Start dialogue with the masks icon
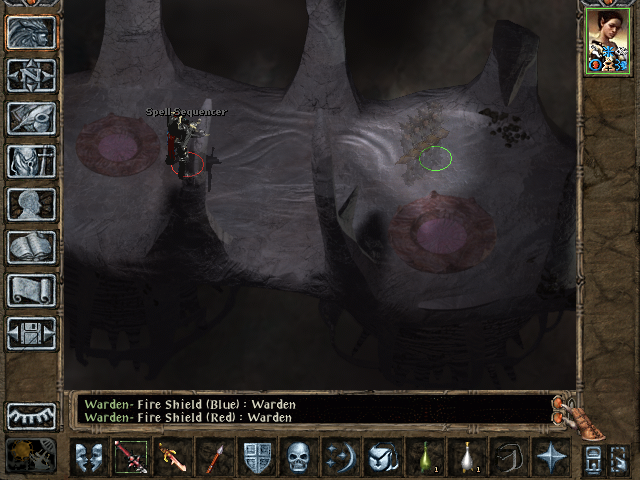The image size is (640, 480). pyautogui.click(x=88, y=457)
